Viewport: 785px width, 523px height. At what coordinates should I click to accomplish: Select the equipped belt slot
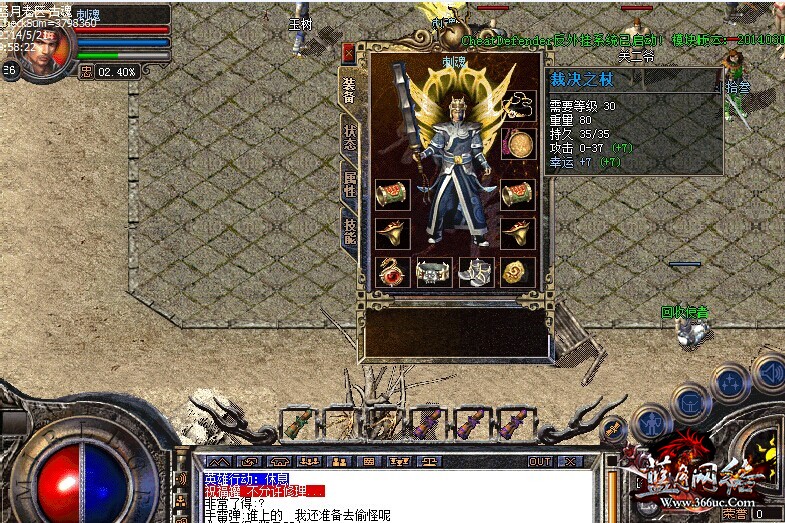pyautogui.click(x=432, y=271)
